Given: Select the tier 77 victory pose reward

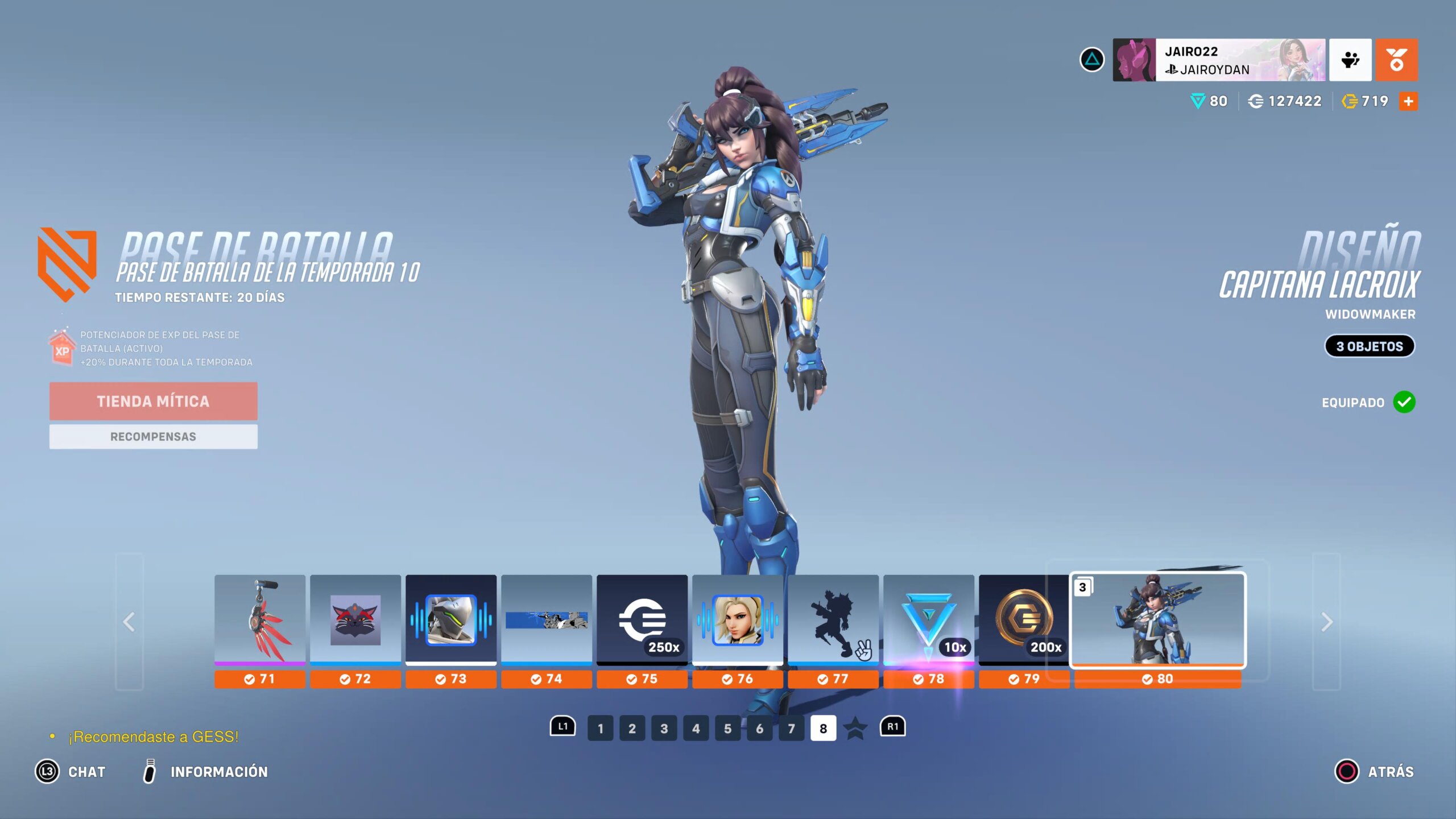Looking at the screenshot, I should 833,620.
